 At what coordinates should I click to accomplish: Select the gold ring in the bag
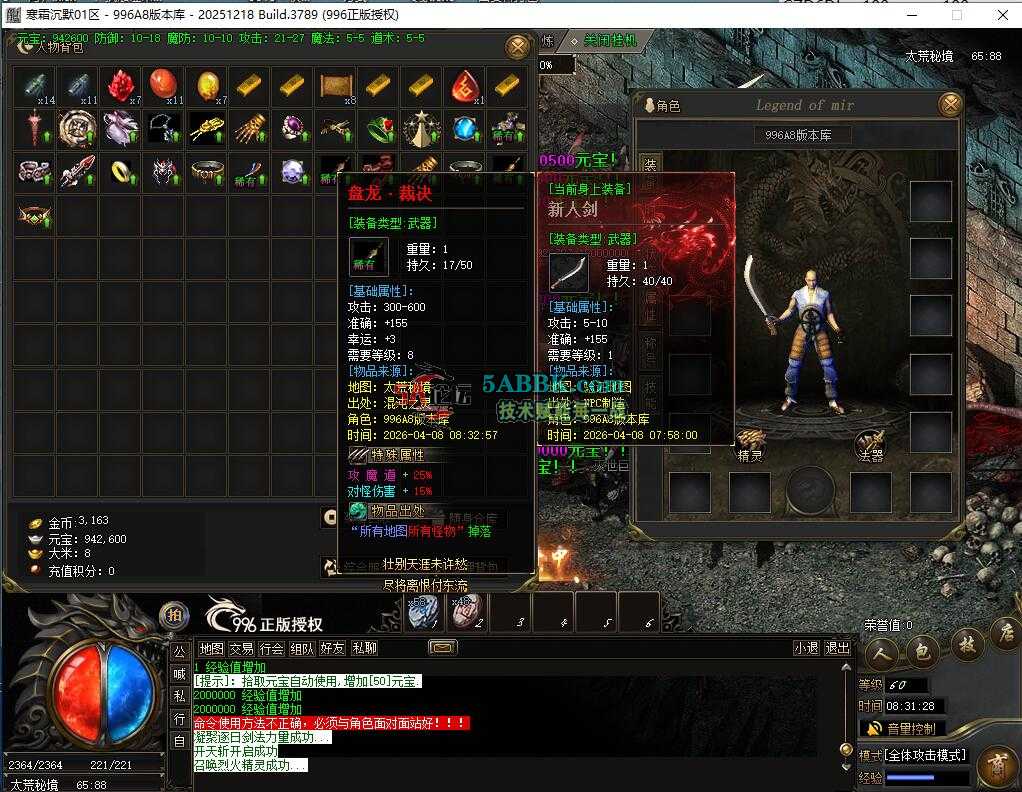click(121, 172)
